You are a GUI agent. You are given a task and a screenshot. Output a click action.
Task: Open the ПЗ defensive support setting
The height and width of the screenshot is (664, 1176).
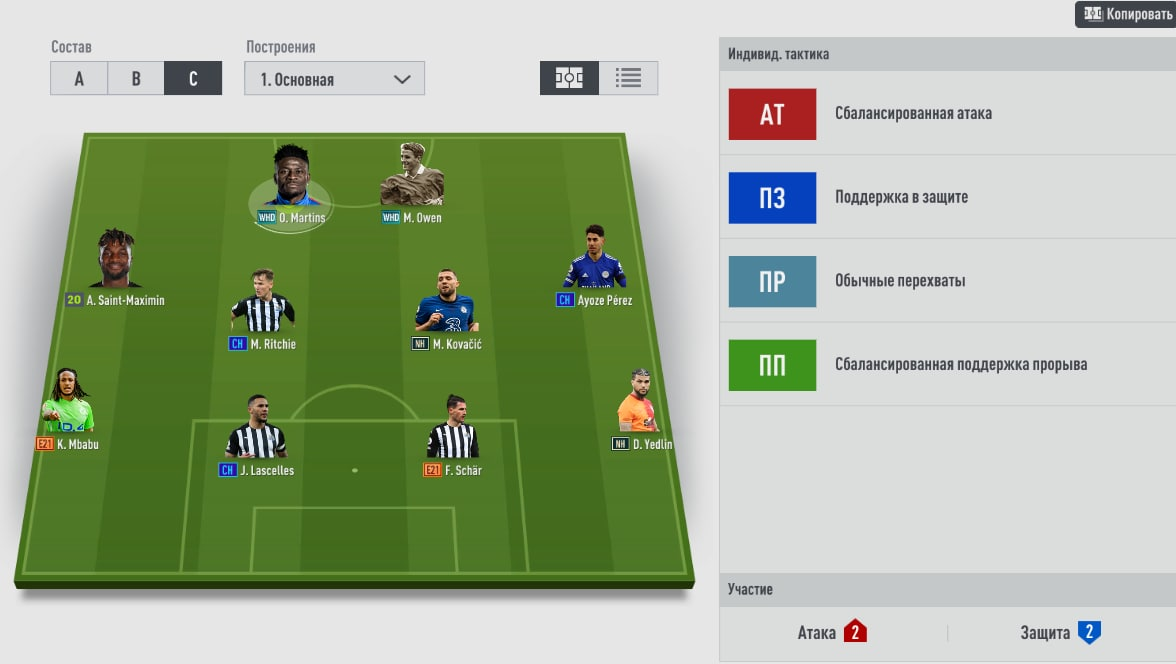tap(772, 197)
